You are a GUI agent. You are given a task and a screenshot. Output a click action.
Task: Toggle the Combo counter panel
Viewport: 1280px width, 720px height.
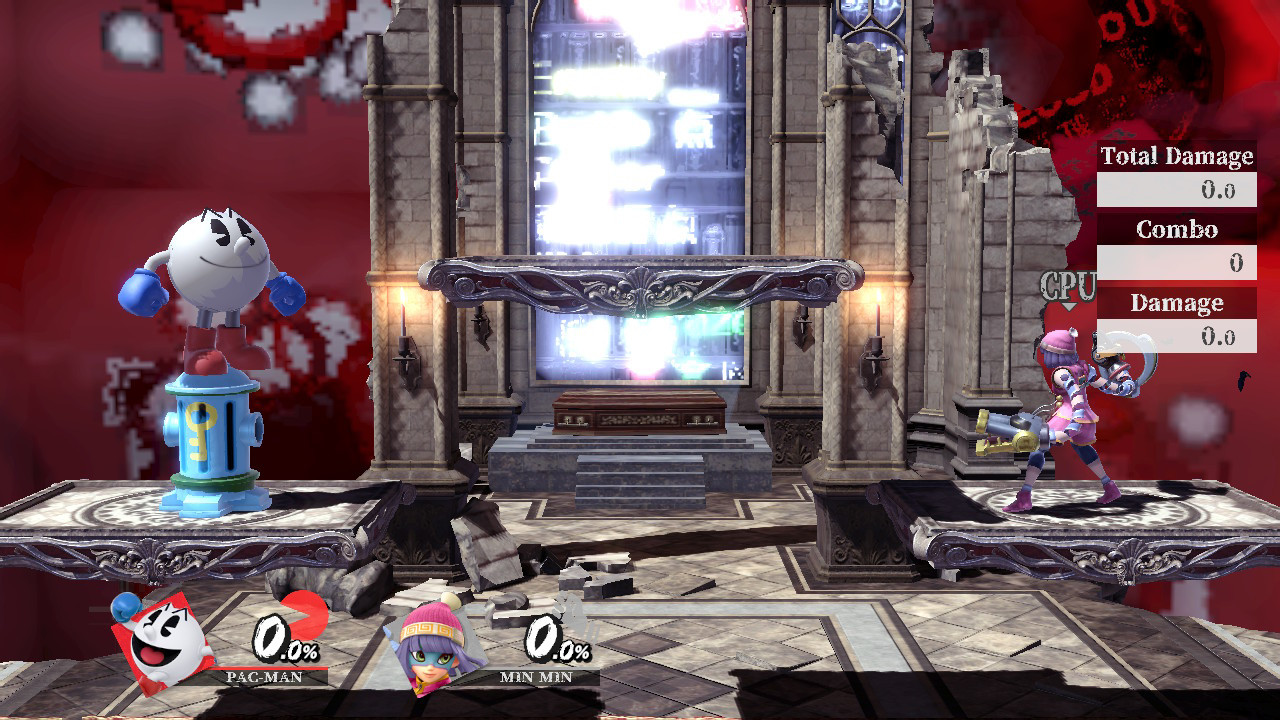tap(1176, 230)
